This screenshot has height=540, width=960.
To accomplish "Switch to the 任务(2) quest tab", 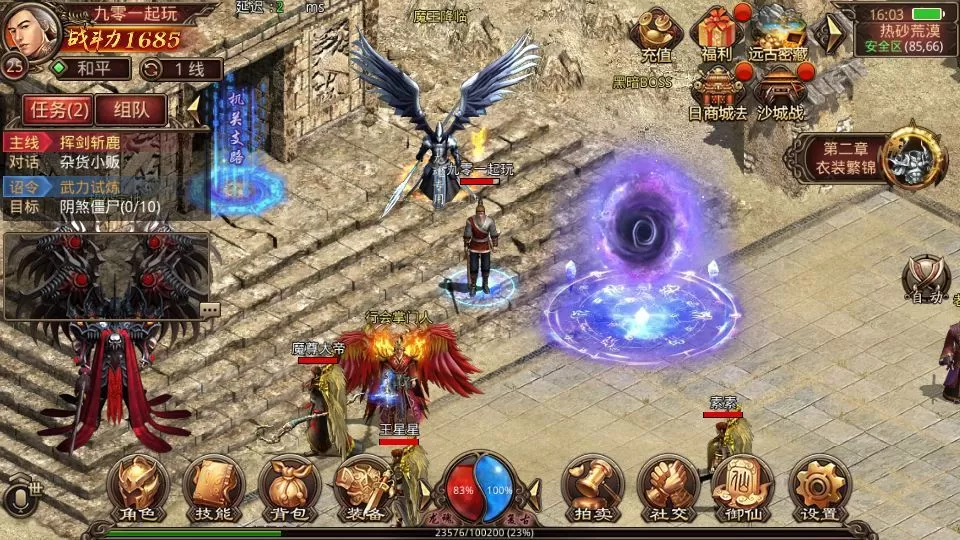I will (x=58, y=109).
